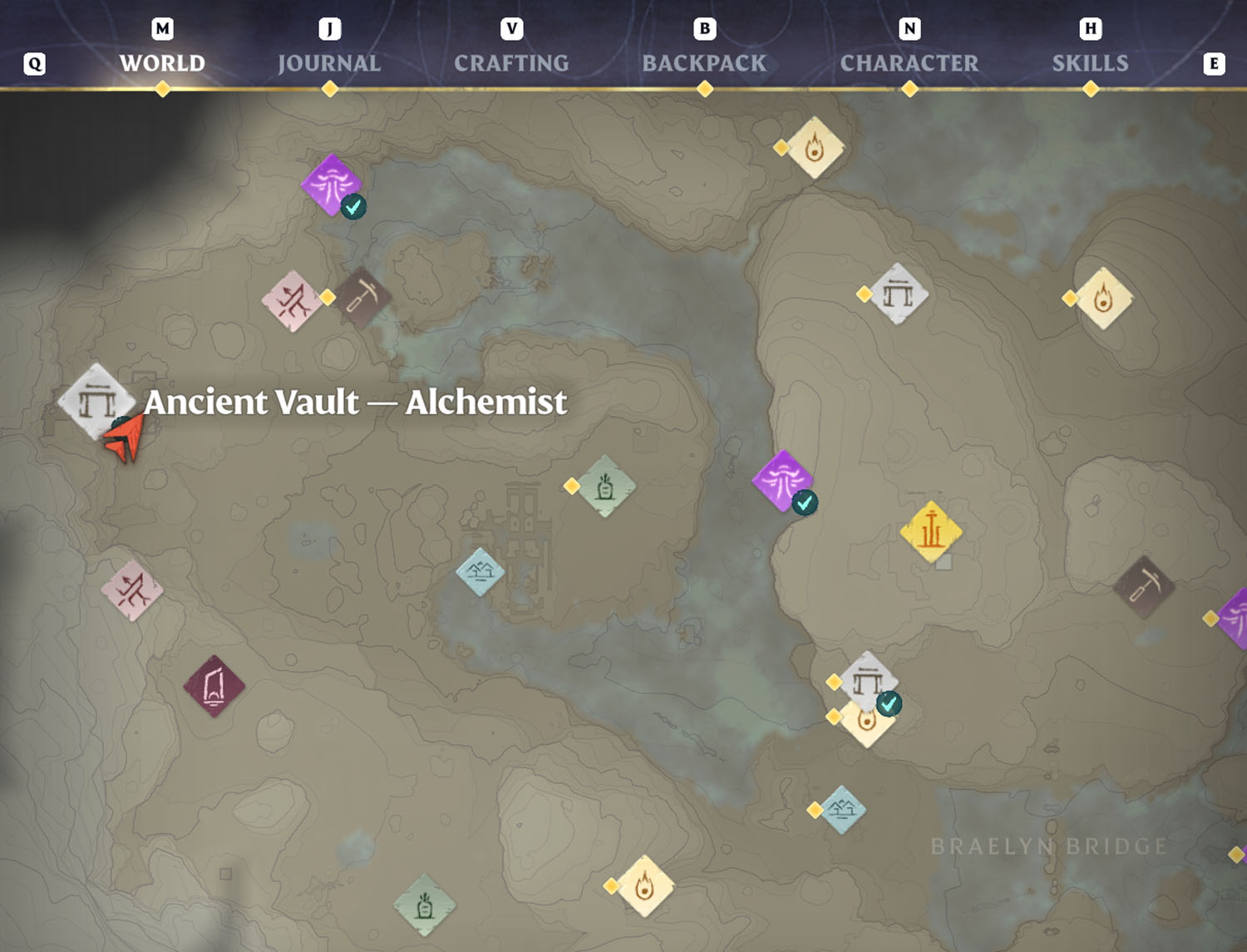Choose the blue house marker beside Braelyn Bridge
Viewport: 1247px width, 952px height.
point(843,810)
